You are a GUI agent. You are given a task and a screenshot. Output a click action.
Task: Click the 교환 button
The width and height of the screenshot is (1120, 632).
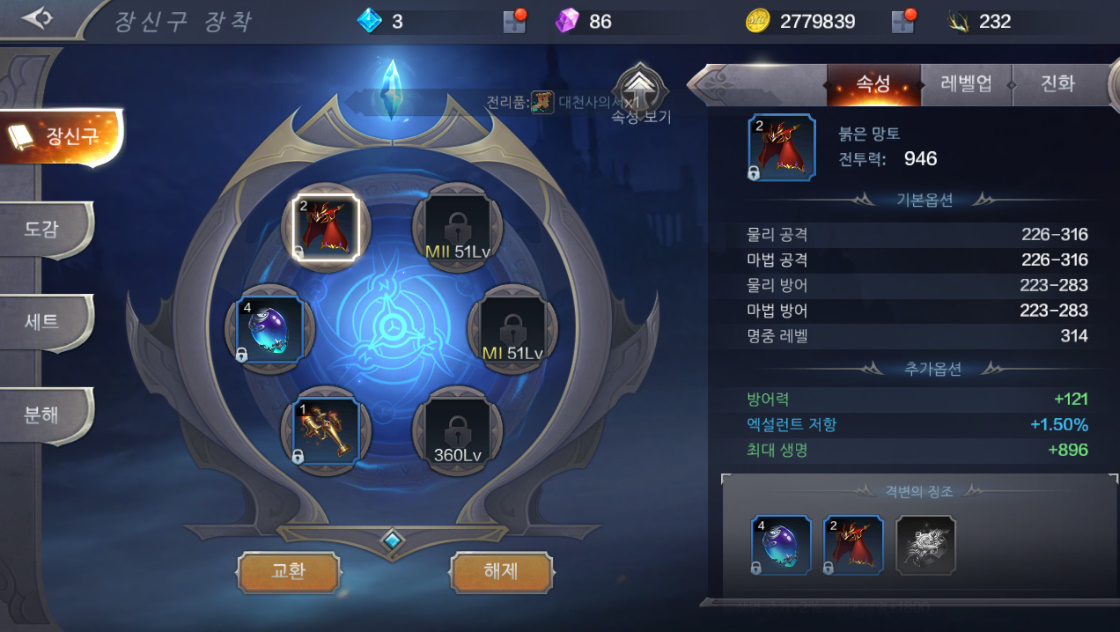(288, 572)
